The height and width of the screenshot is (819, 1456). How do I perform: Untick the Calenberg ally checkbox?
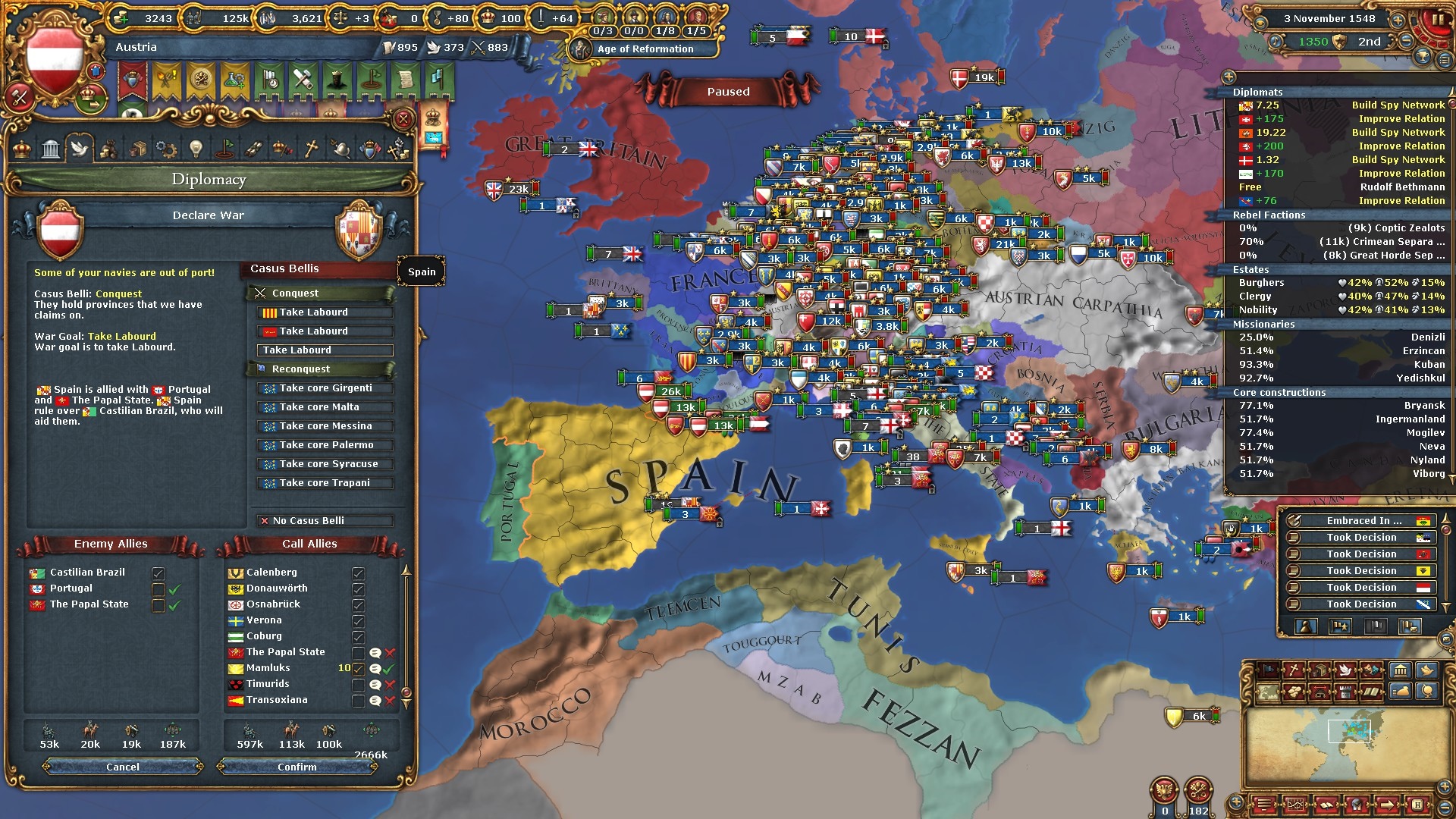pyautogui.click(x=358, y=573)
